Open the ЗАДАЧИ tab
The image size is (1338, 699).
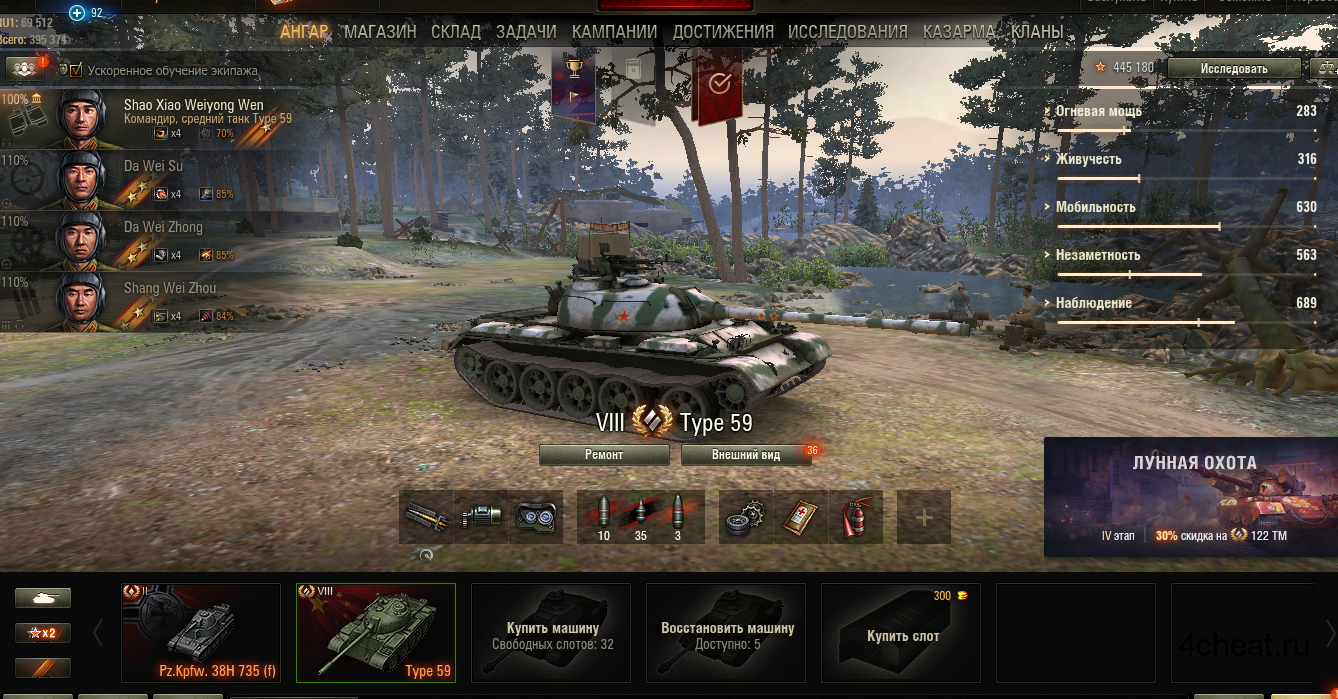click(x=526, y=32)
